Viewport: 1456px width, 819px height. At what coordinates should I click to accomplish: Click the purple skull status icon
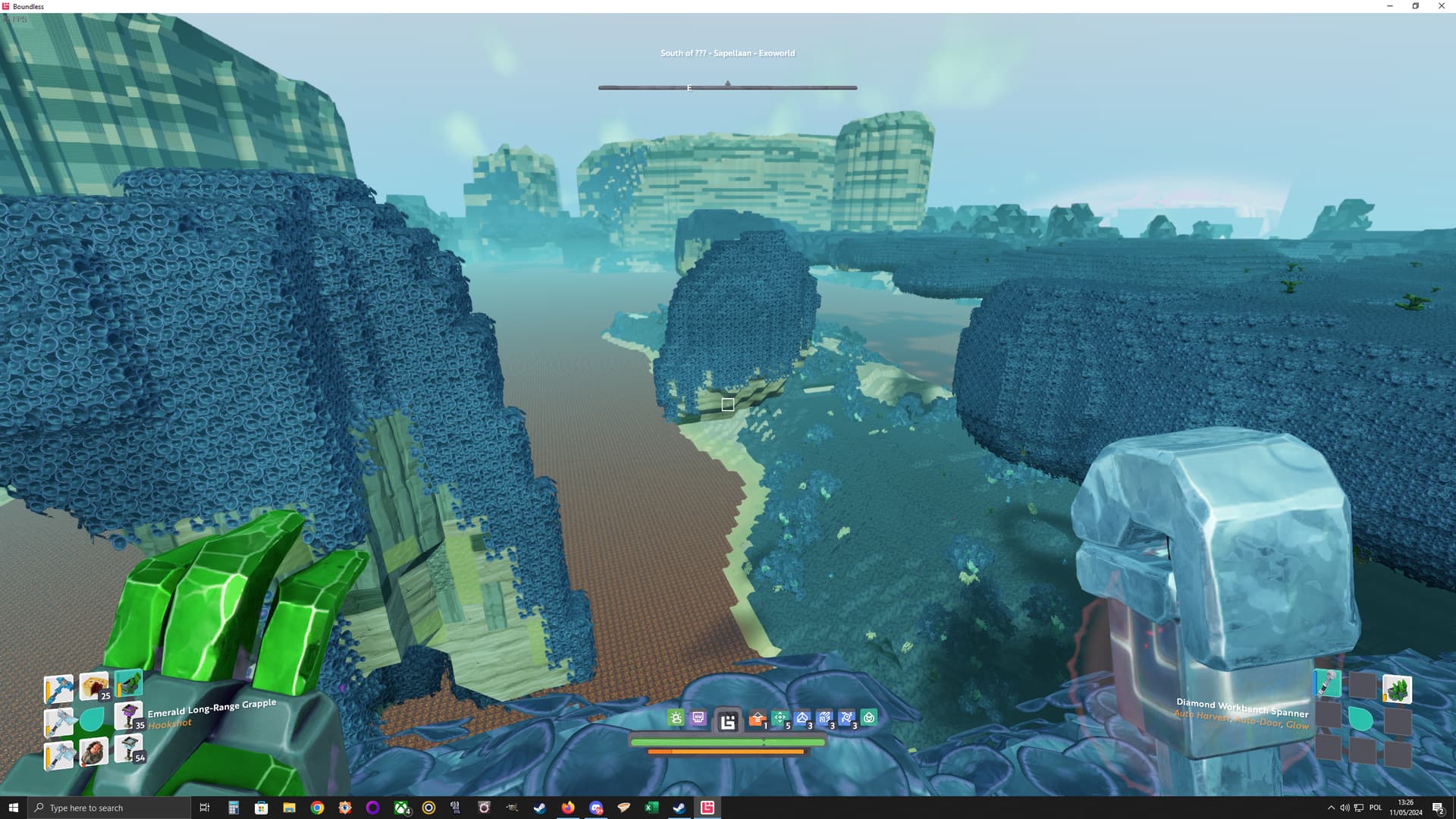(x=698, y=718)
